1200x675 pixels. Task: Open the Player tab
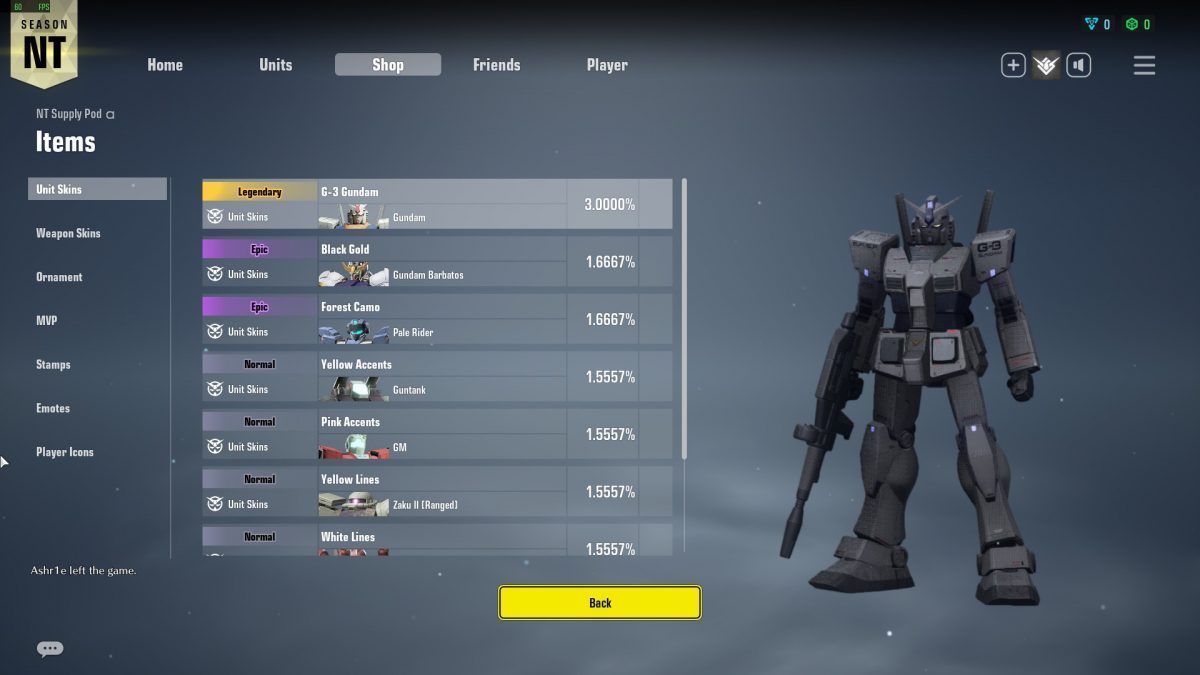click(607, 65)
